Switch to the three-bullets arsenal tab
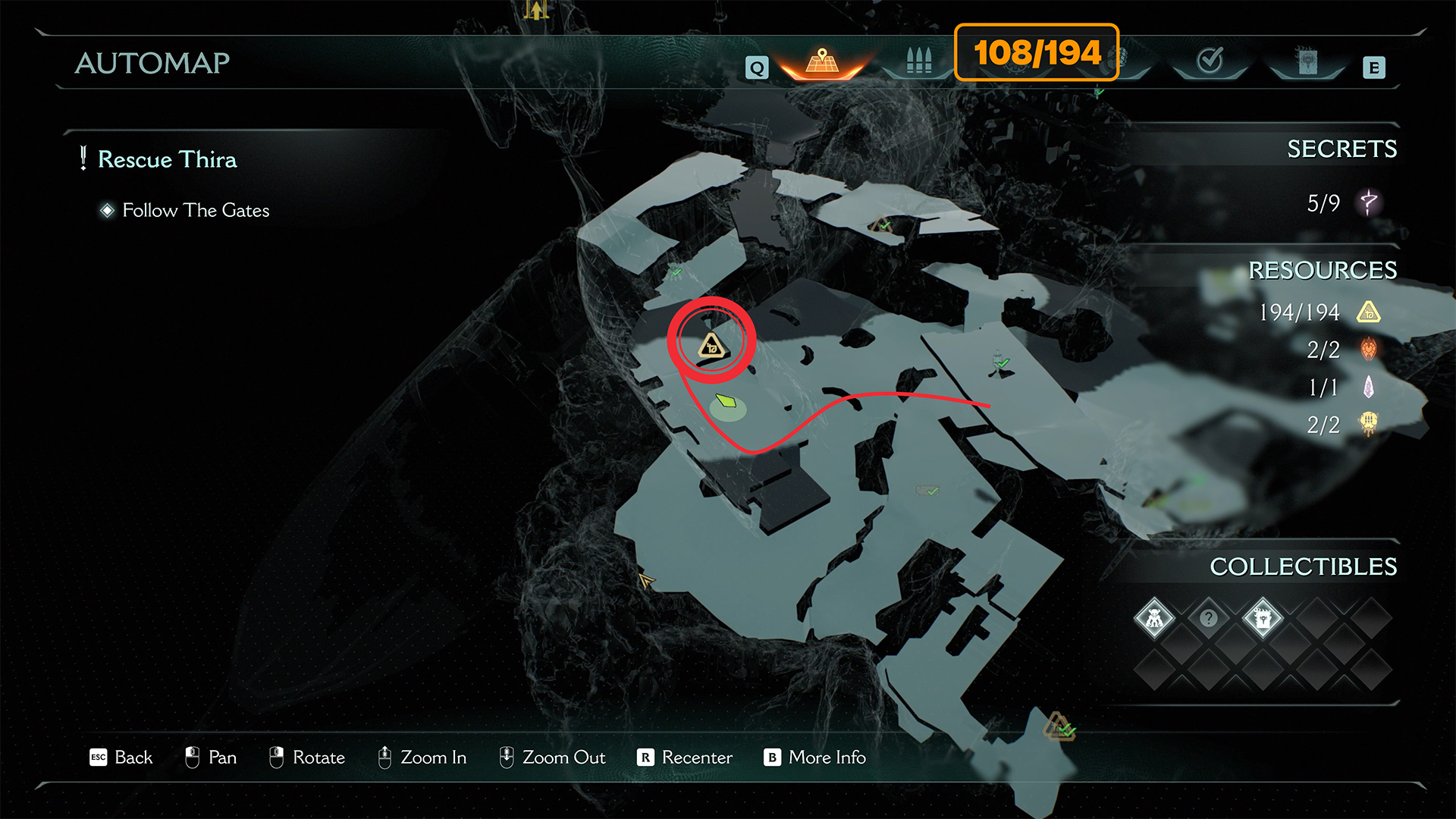 coord(918,61)
